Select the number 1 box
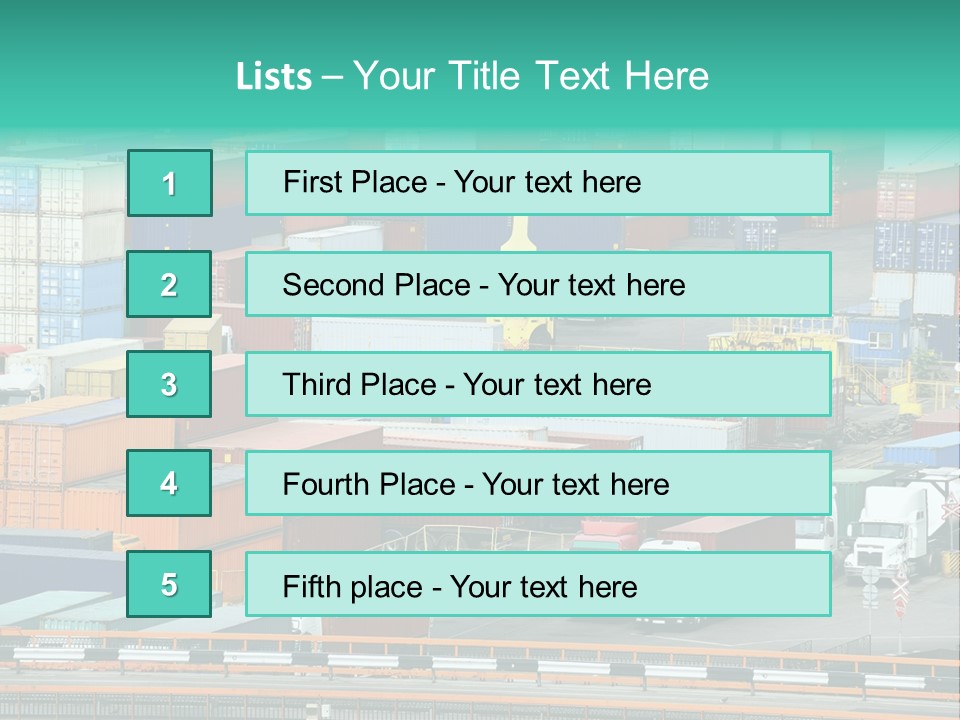 [x=169, y=183]
